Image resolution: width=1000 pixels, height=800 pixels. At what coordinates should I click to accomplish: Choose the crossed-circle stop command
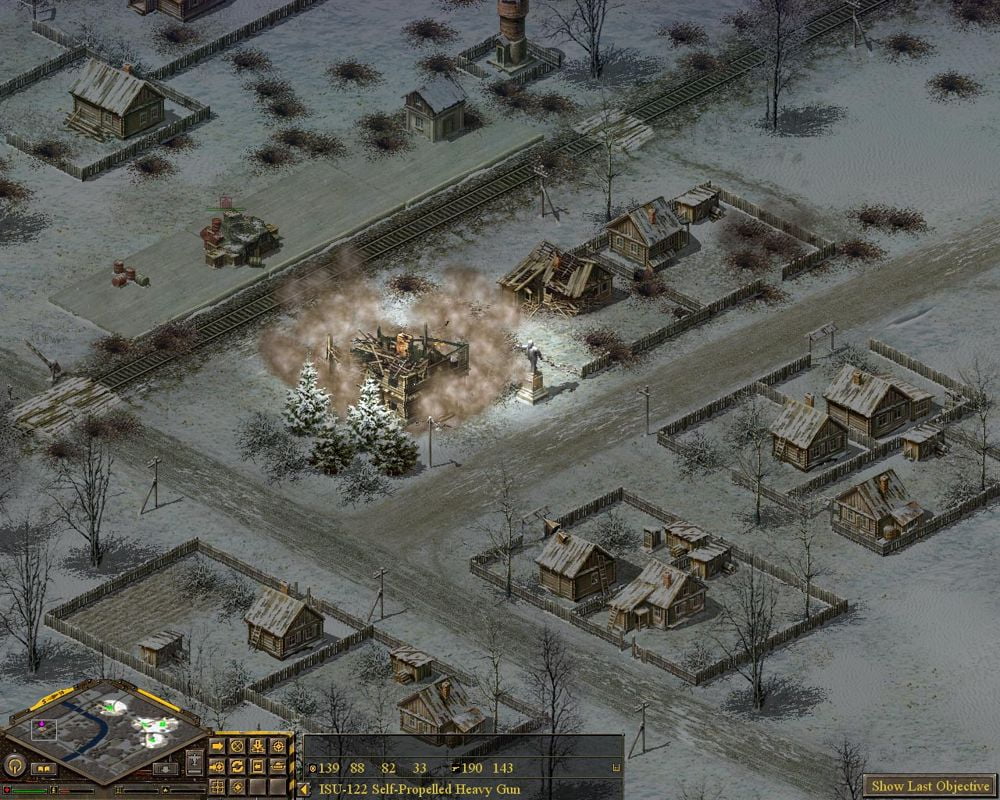point(237,746)
